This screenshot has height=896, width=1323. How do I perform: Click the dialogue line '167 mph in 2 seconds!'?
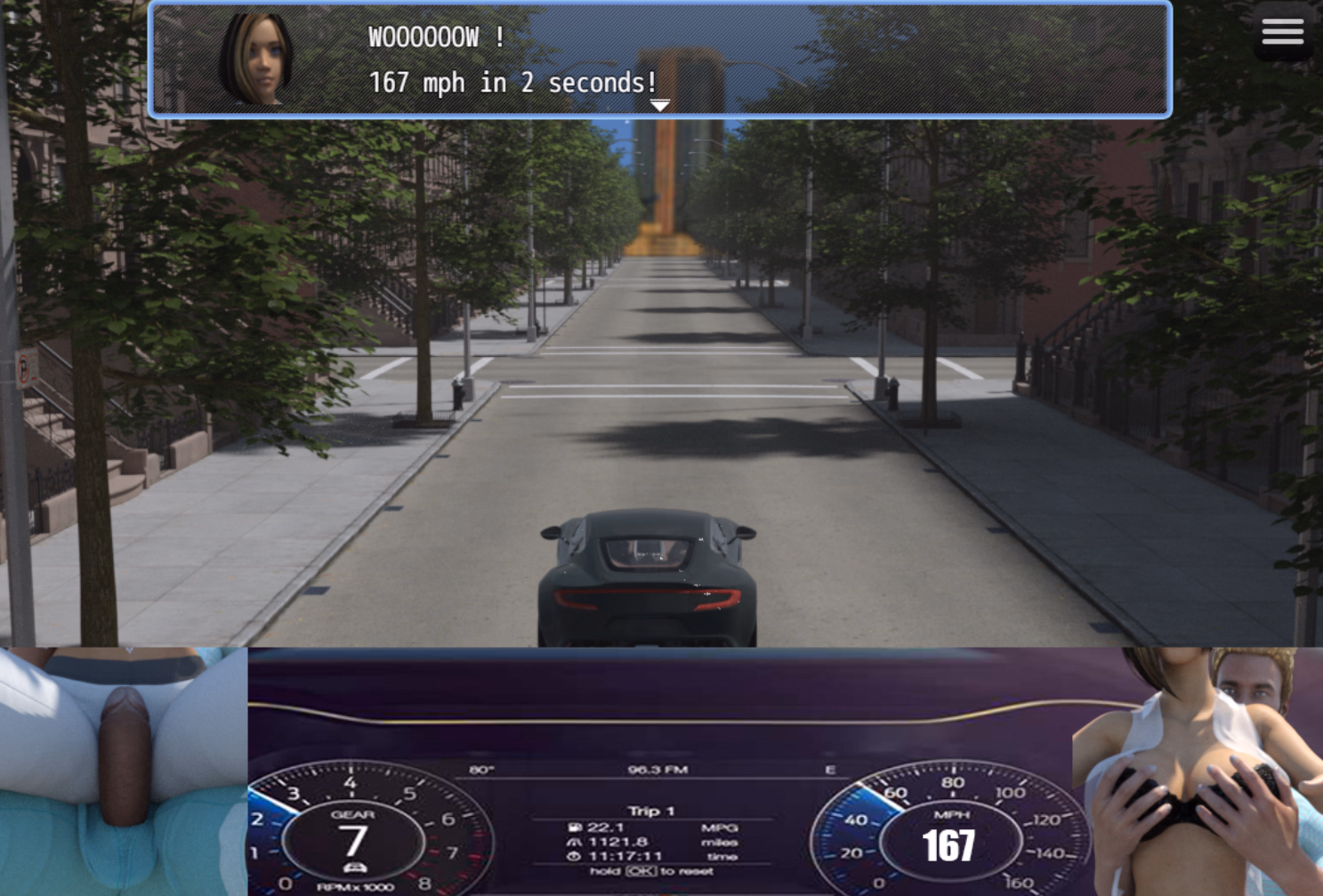click(513, 83)
